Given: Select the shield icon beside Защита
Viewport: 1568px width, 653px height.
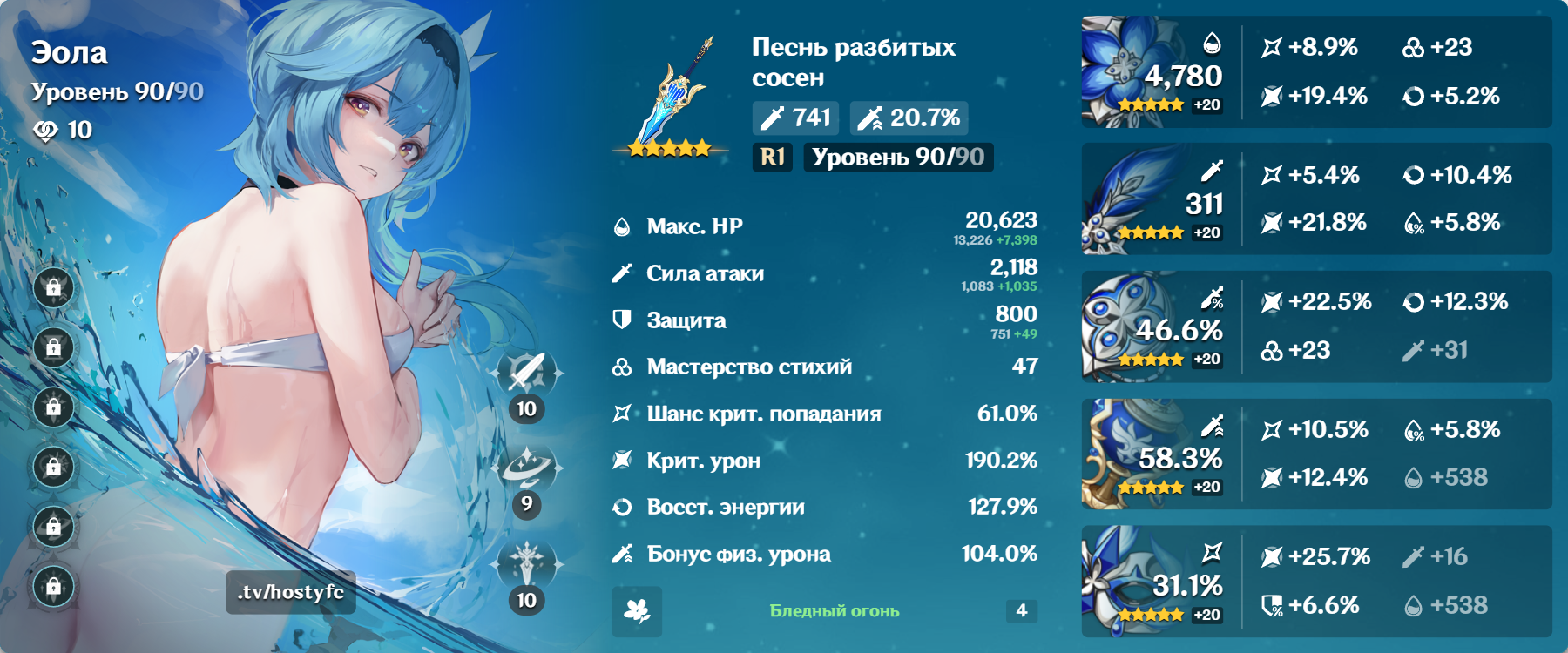Looking at the screenshot, I should [620, 320].
